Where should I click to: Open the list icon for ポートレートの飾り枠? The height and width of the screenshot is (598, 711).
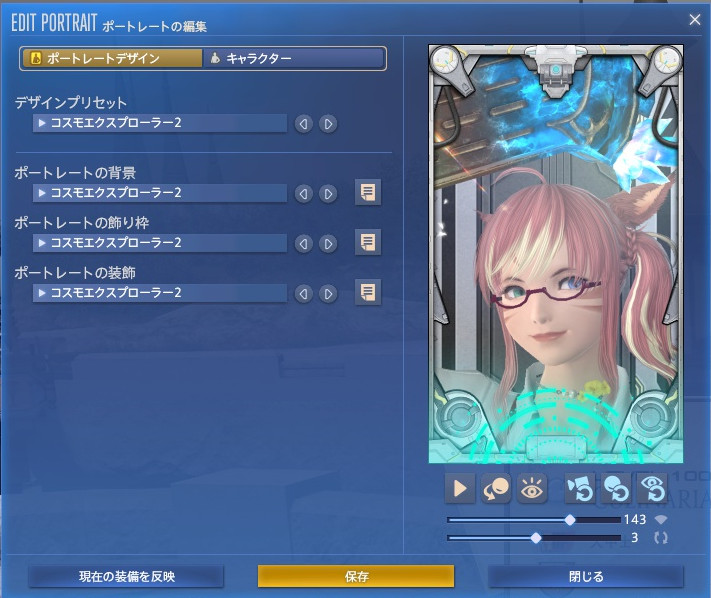(x=368, y=242)
